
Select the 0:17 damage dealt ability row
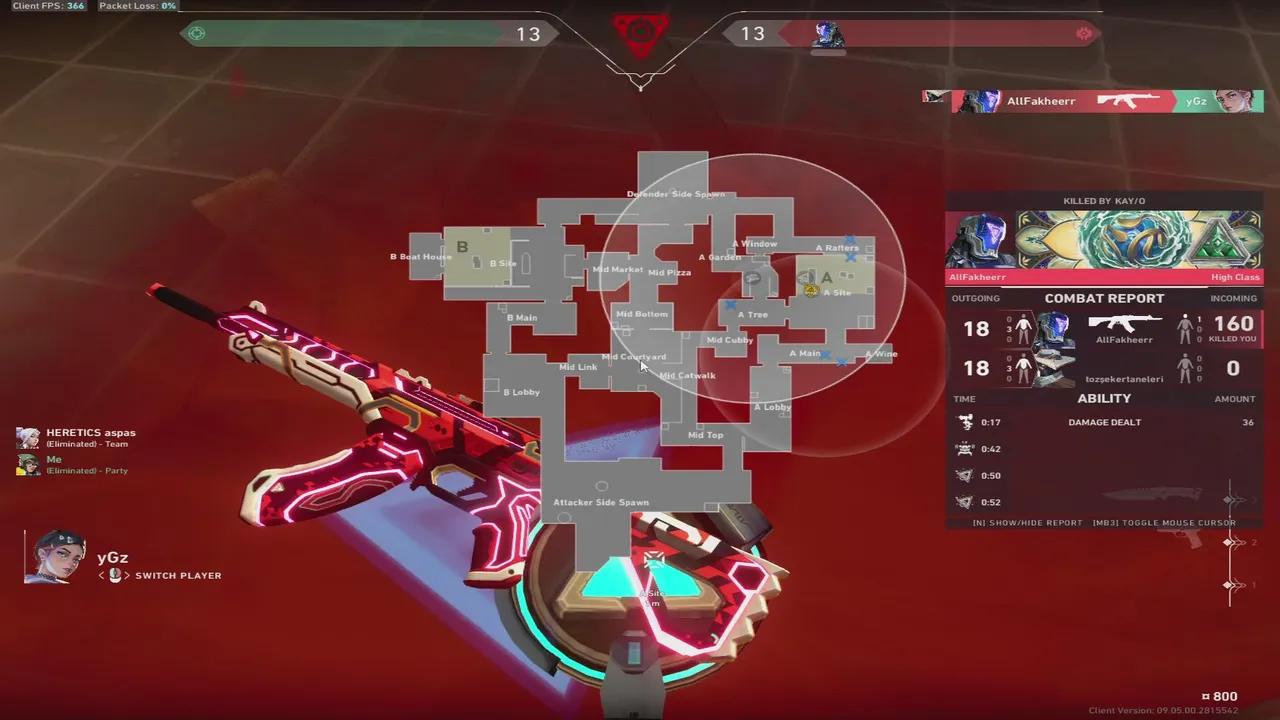(x=1104, y=422)
